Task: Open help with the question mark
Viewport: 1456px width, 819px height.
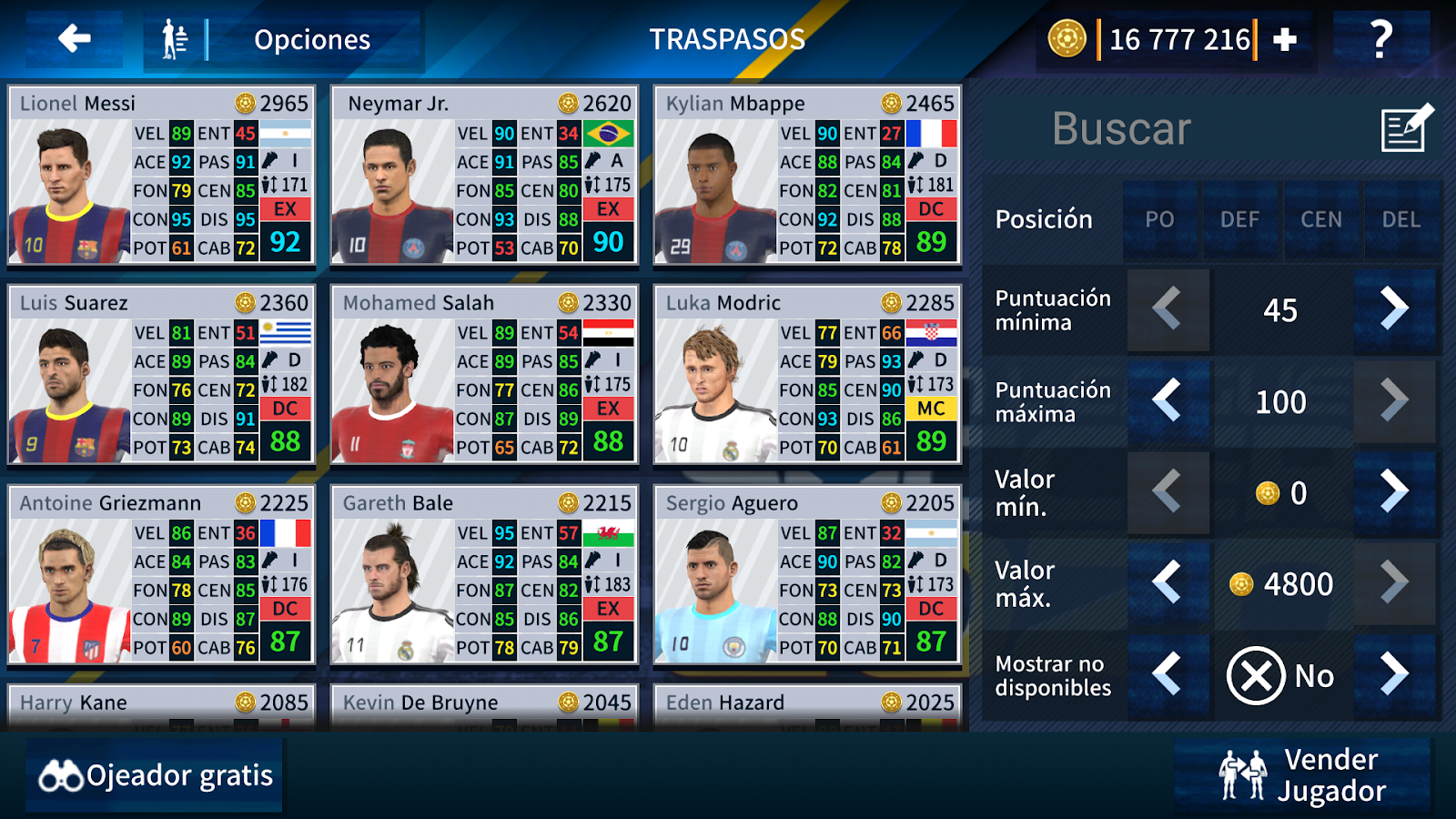Action: pyautogui.click(x=1380, y=40)
